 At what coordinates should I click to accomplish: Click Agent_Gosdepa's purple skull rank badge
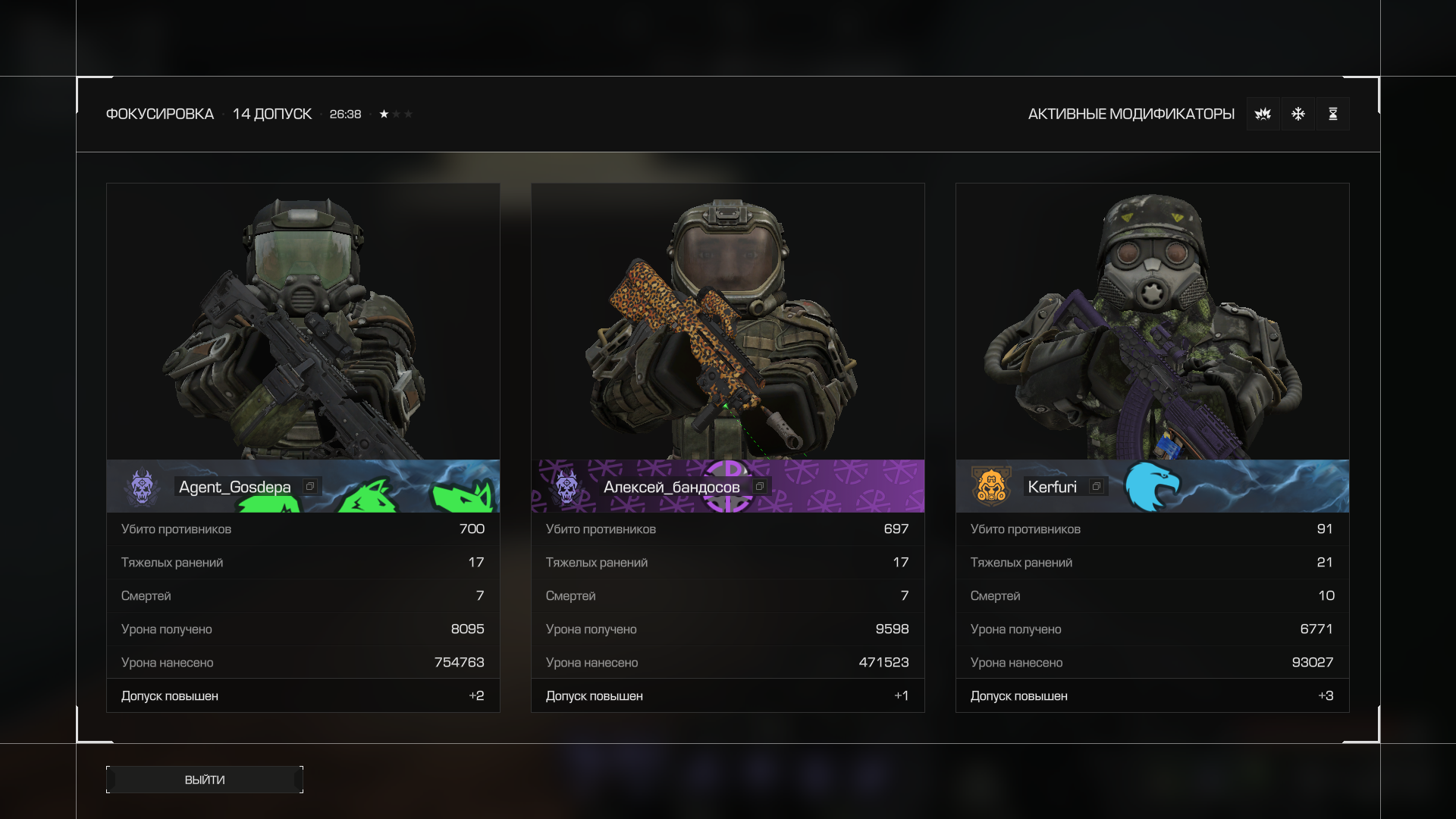[x=142, y=486]
